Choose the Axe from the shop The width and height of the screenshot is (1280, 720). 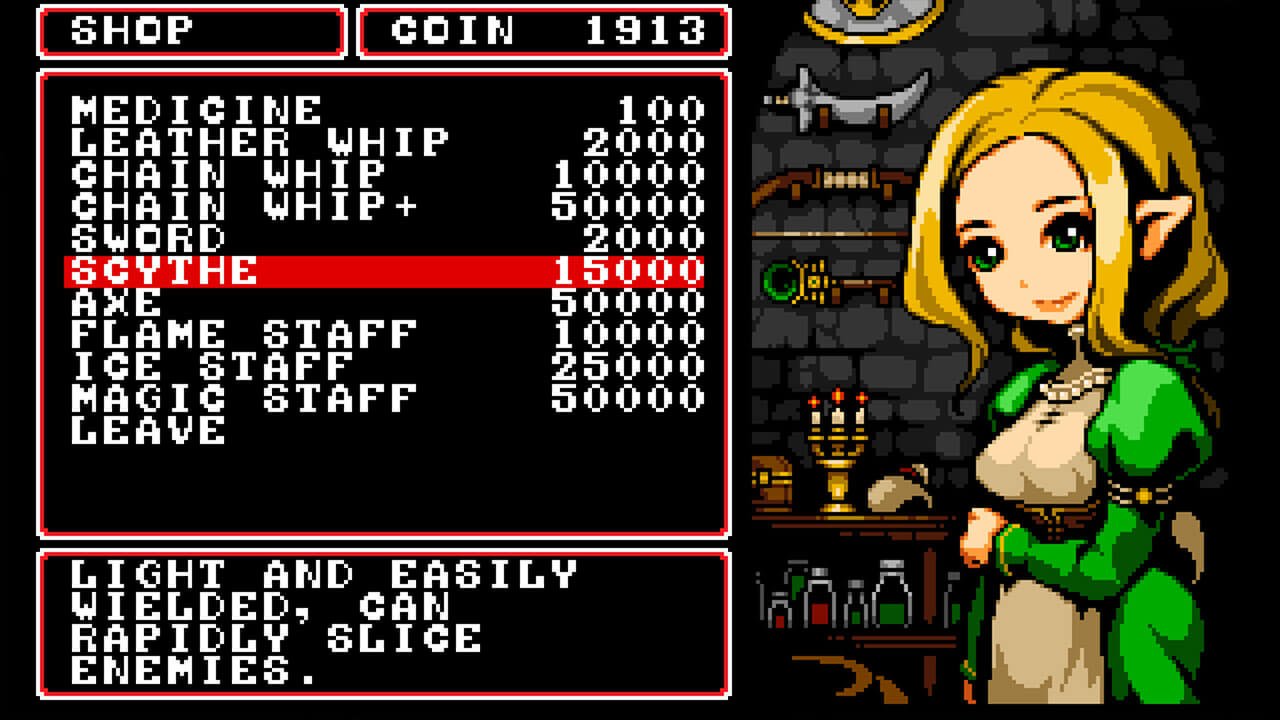[117, 302]
